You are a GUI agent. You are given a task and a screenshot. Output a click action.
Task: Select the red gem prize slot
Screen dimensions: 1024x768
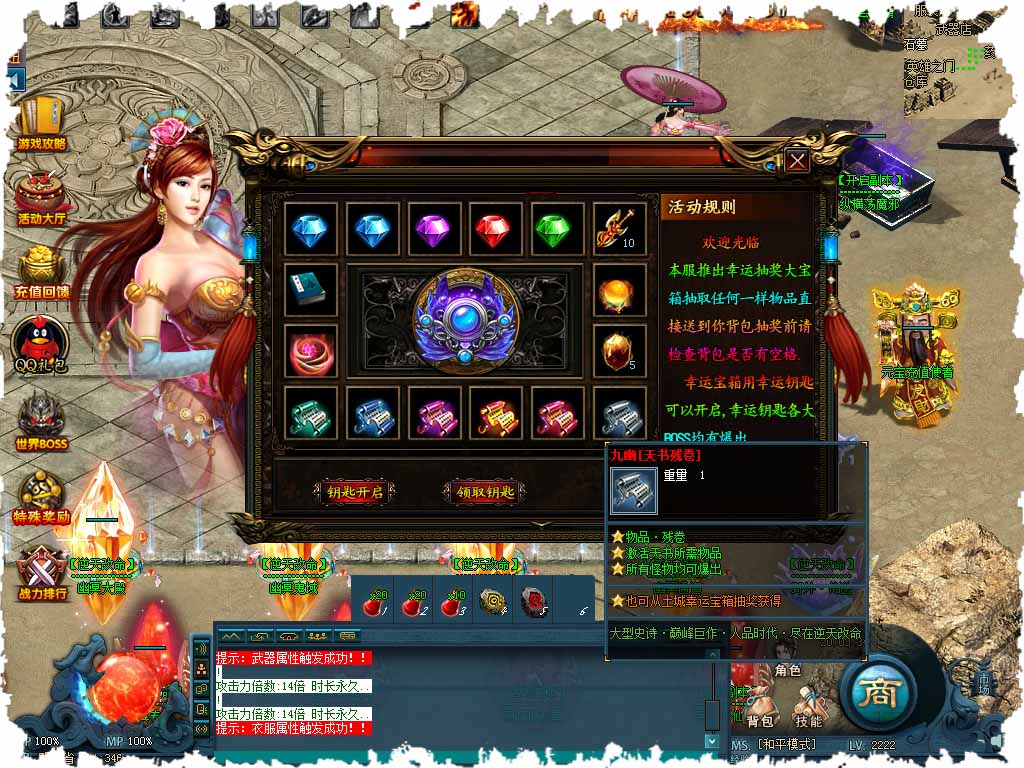496,229
